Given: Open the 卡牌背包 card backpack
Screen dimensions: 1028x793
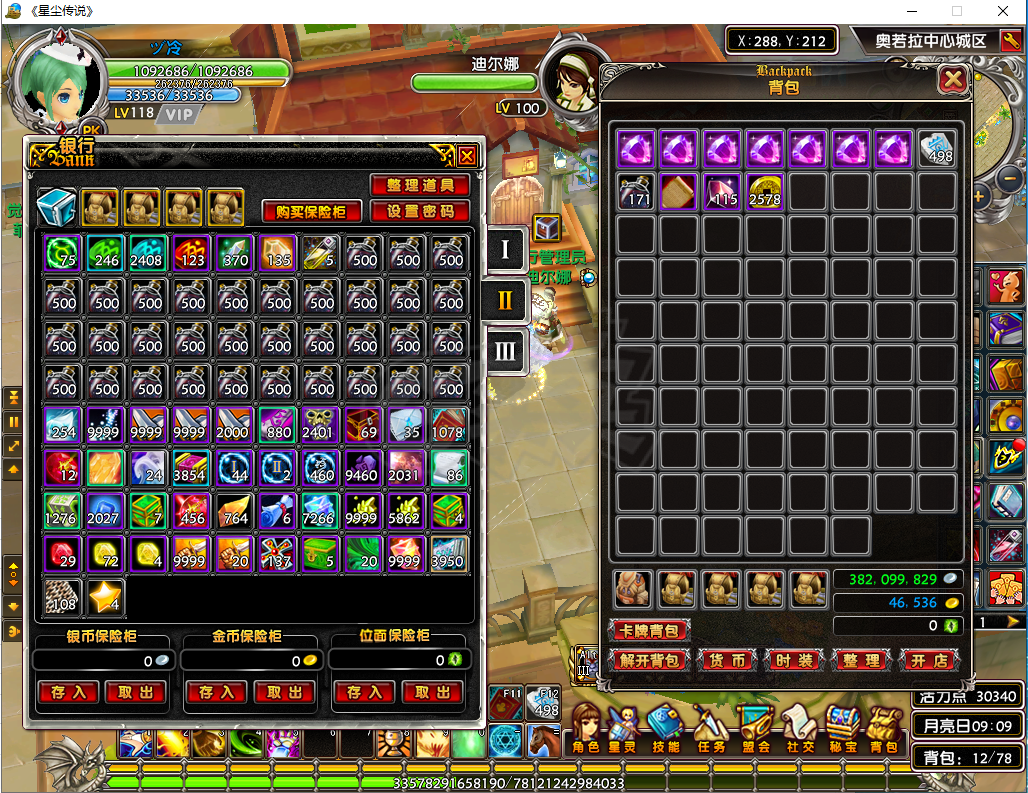Looking at the screenshot, I should pyautogui.click(x=648, y=630).
